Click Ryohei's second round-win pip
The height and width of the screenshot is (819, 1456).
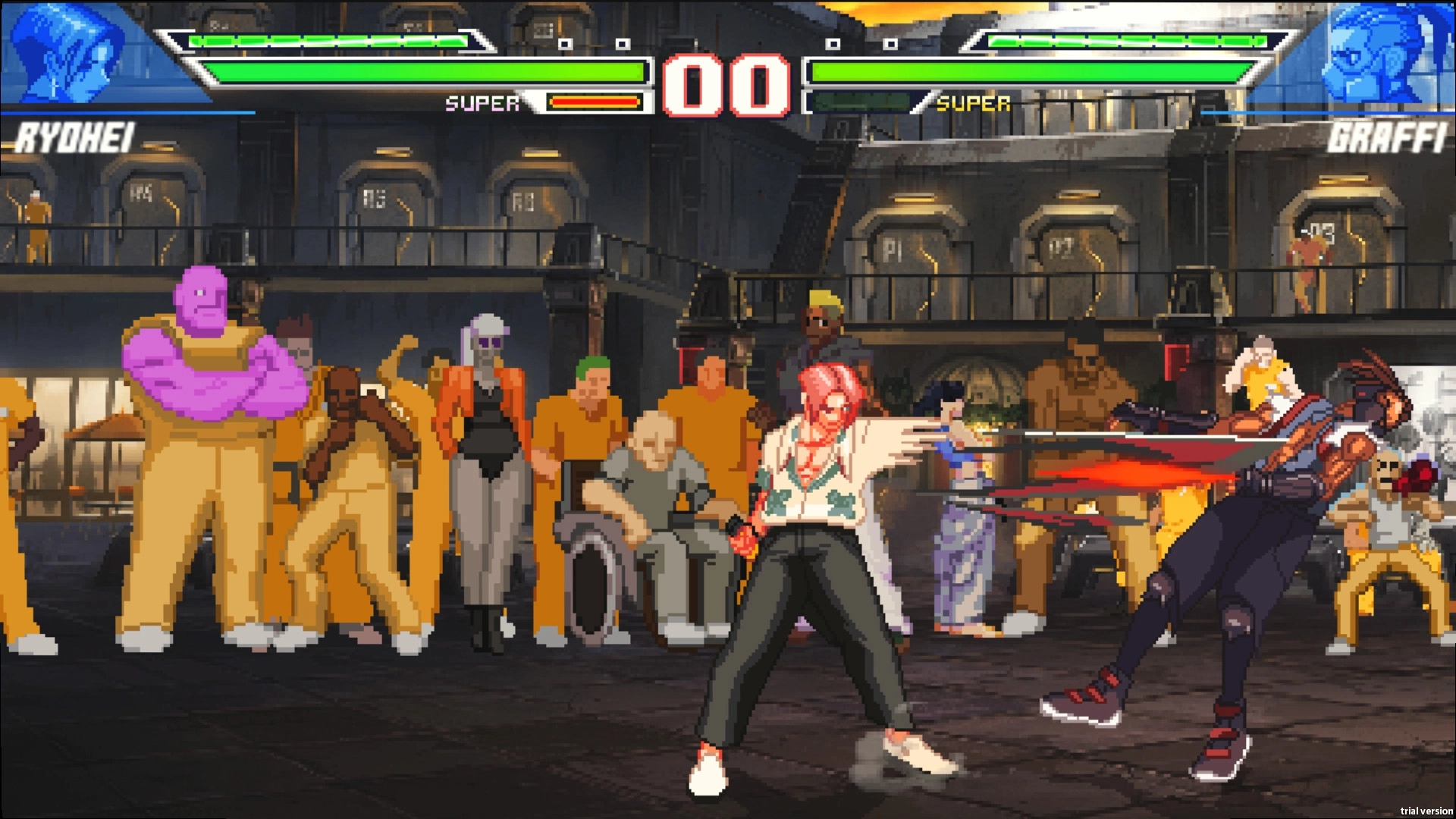(x=623, y=43)
